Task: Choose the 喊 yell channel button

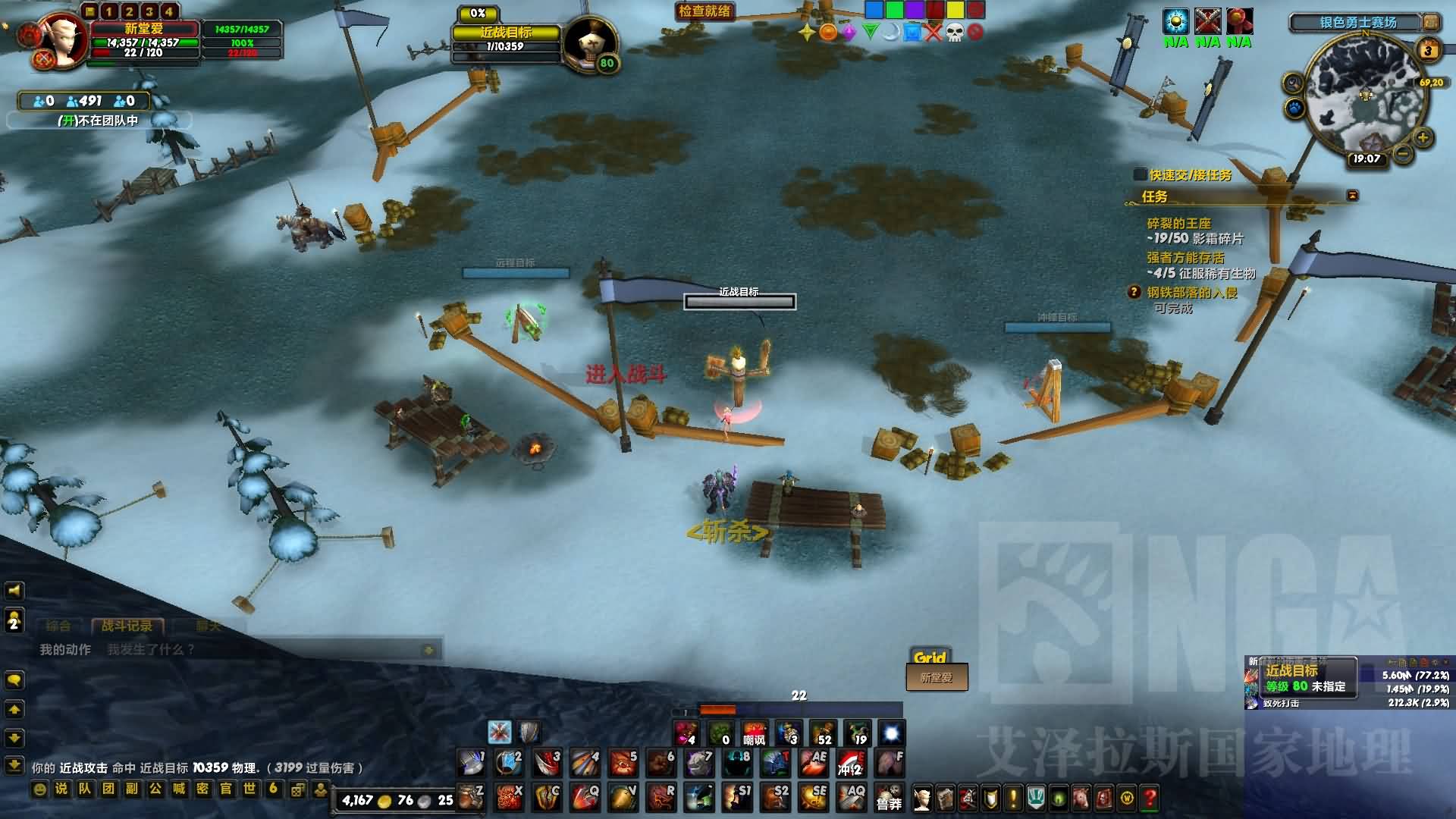Action: (179, 789)
